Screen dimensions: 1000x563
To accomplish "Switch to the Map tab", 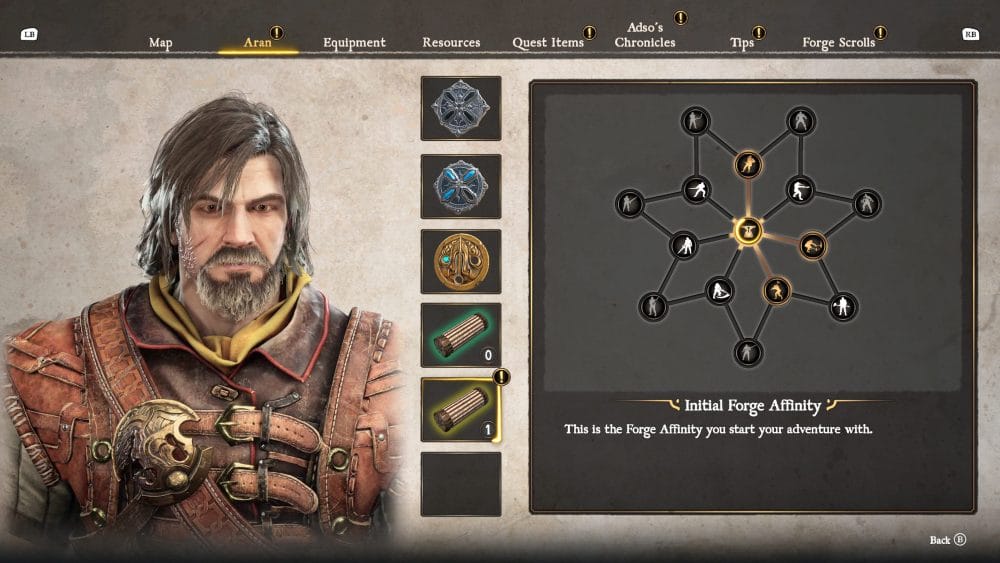I will click(x=161, y=43).
